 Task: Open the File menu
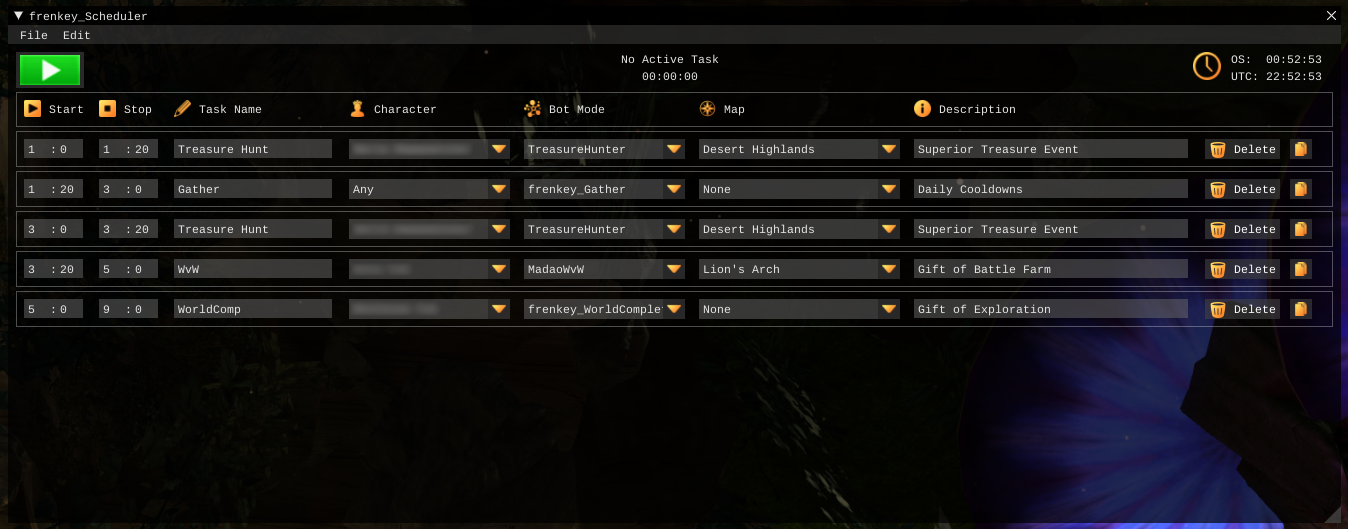(33, 36)
